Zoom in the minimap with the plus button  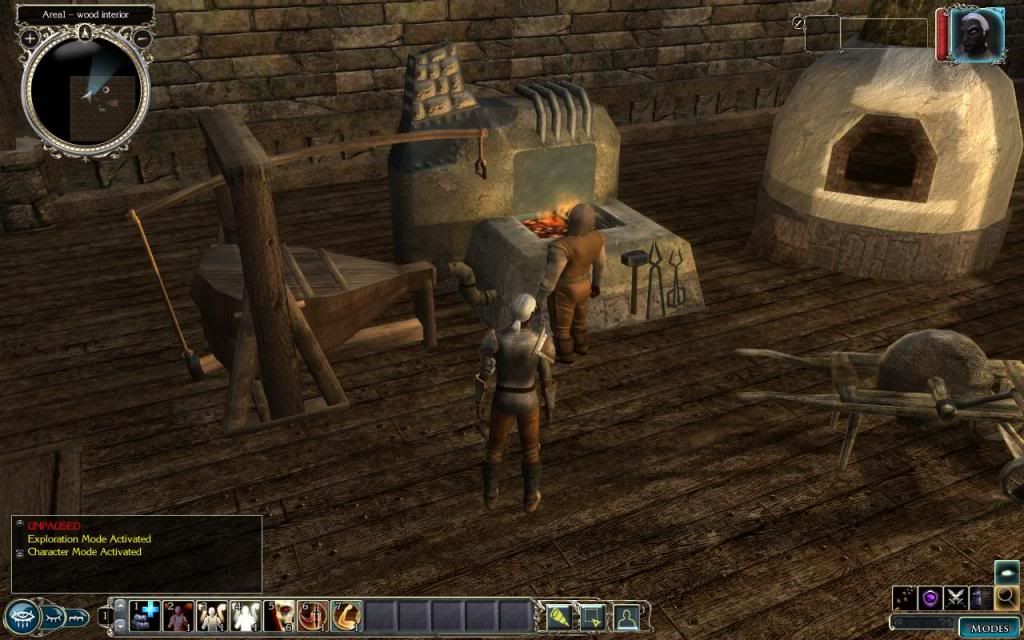pyautogui.click(x=30, y=37)
